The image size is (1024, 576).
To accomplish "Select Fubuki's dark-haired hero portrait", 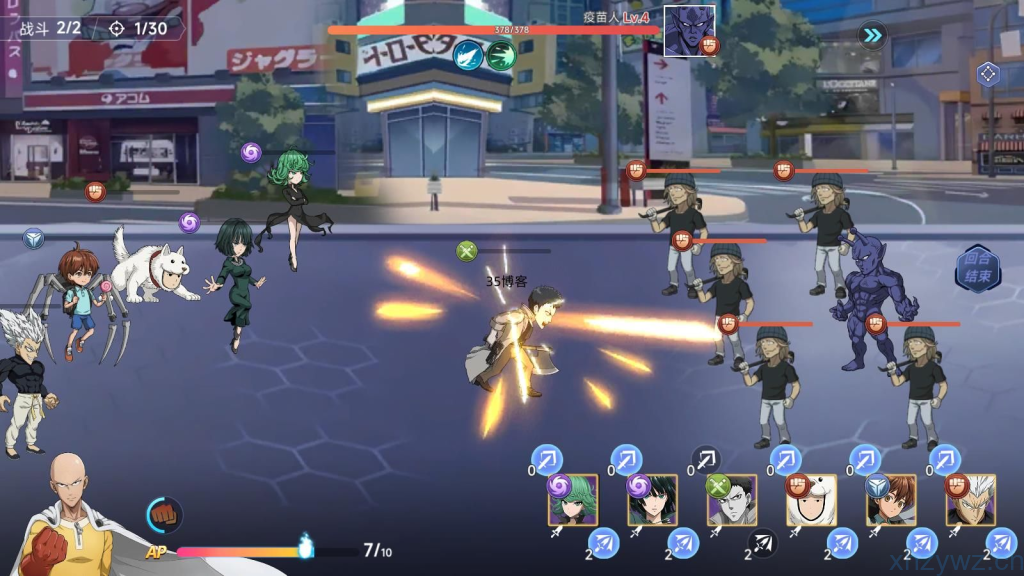I will tap(653, 501).
